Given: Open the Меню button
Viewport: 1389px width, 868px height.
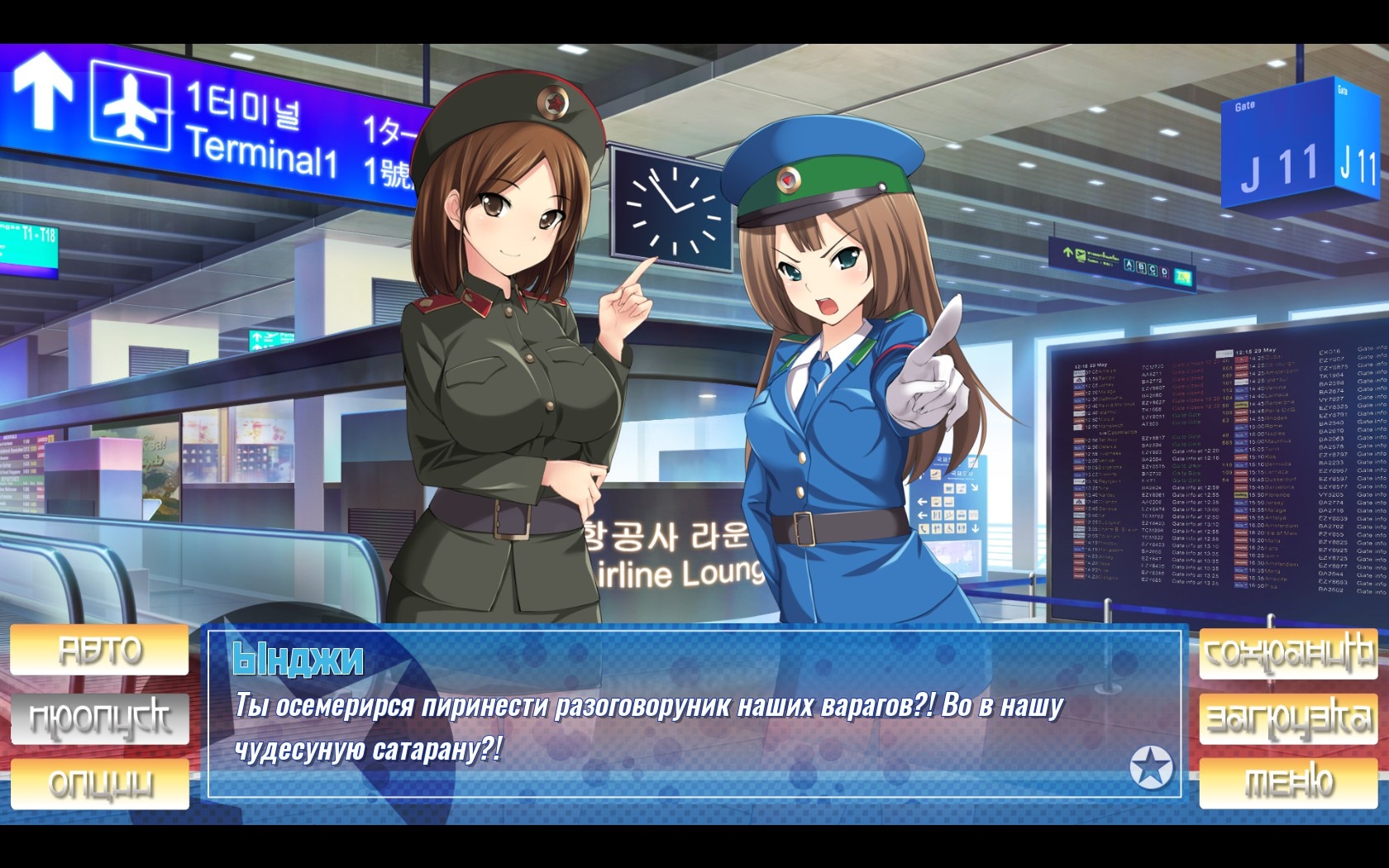Looking at the screenshot, I should (x=1288, y=782).
